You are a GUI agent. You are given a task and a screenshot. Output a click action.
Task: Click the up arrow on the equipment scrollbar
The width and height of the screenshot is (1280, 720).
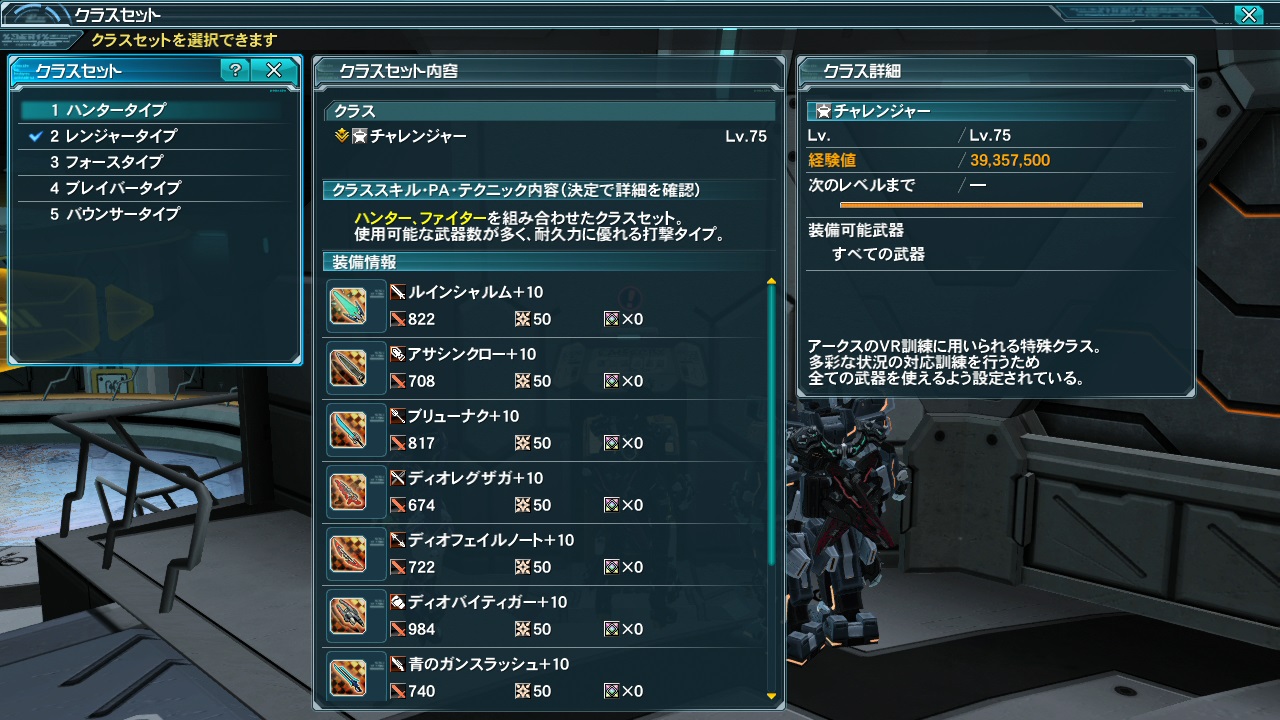pos(770,277)
